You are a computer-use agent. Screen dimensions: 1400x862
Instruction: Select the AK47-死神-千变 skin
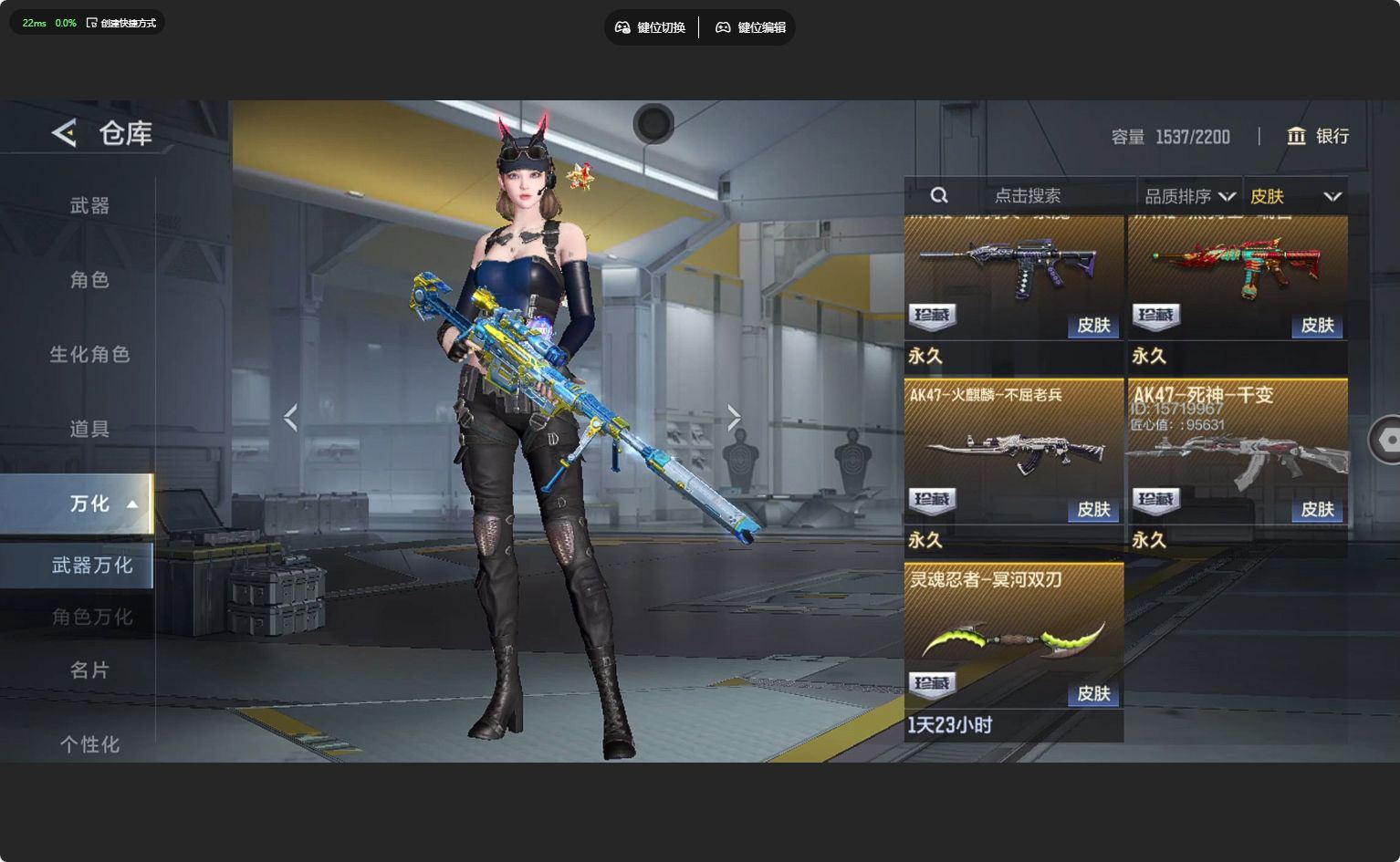(x=1238, y=452)
